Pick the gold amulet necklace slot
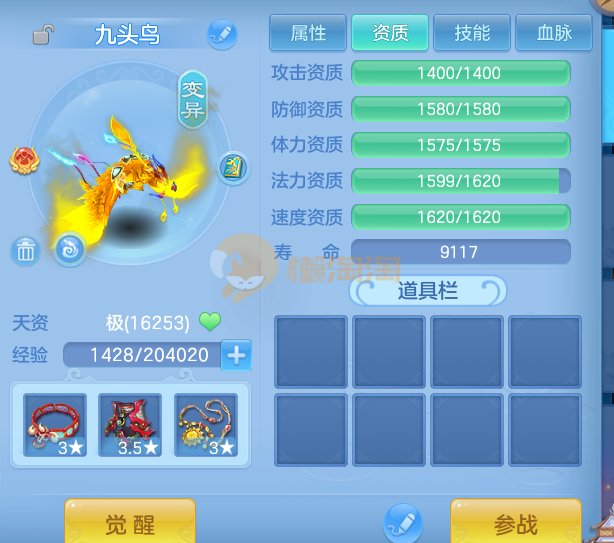The image size is (614, 543). point(206,425)
